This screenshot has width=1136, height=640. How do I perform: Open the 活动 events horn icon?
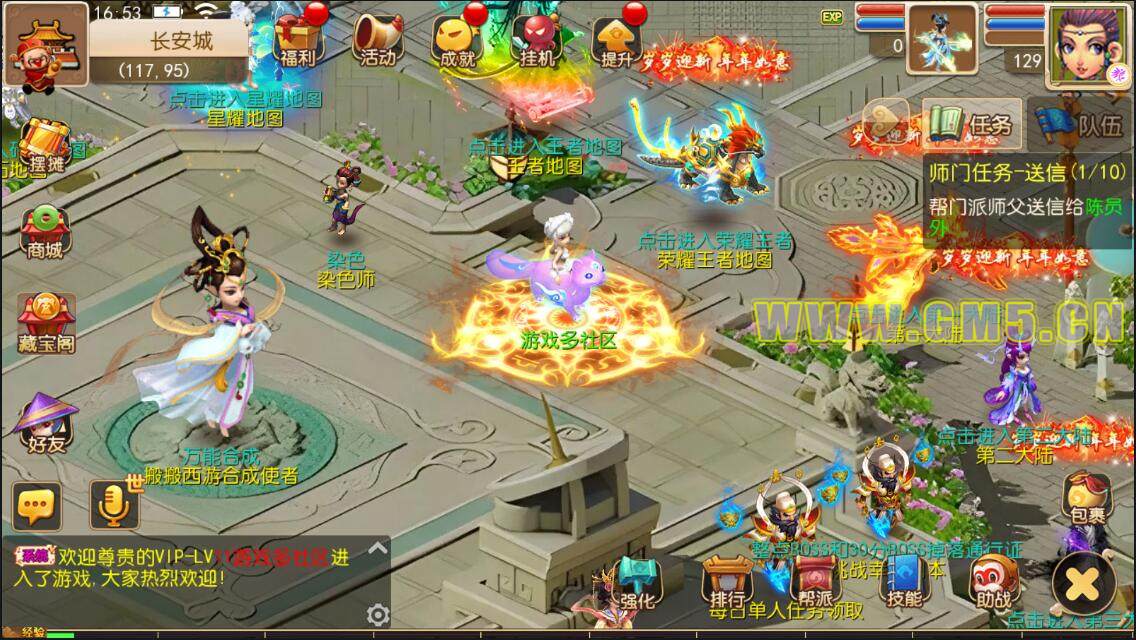point(378,38)
